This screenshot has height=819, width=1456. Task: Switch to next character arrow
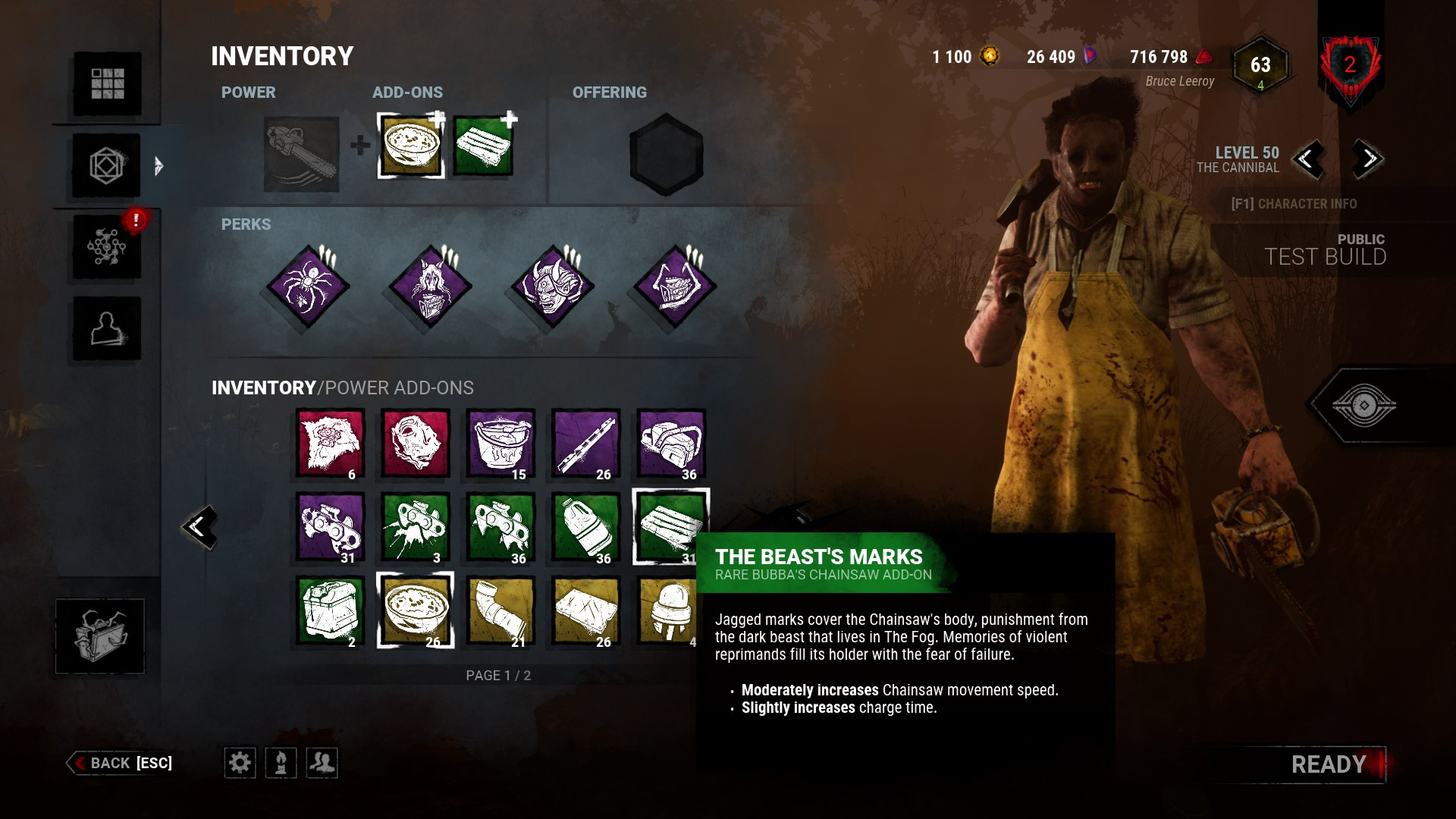tap(1368, 159)
